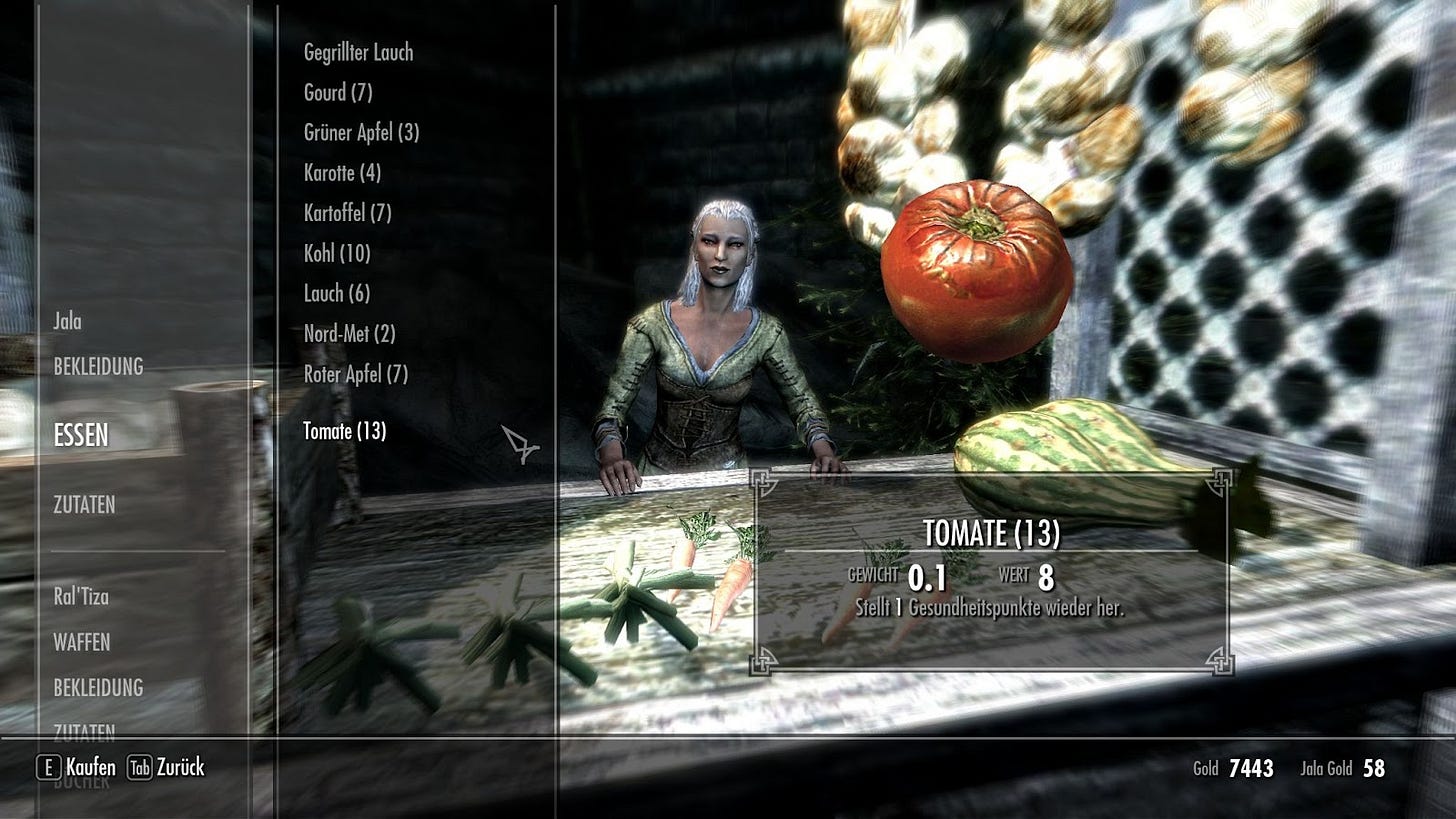
Task: Choose the Gourd (7) entry
Action: [338, 93]
